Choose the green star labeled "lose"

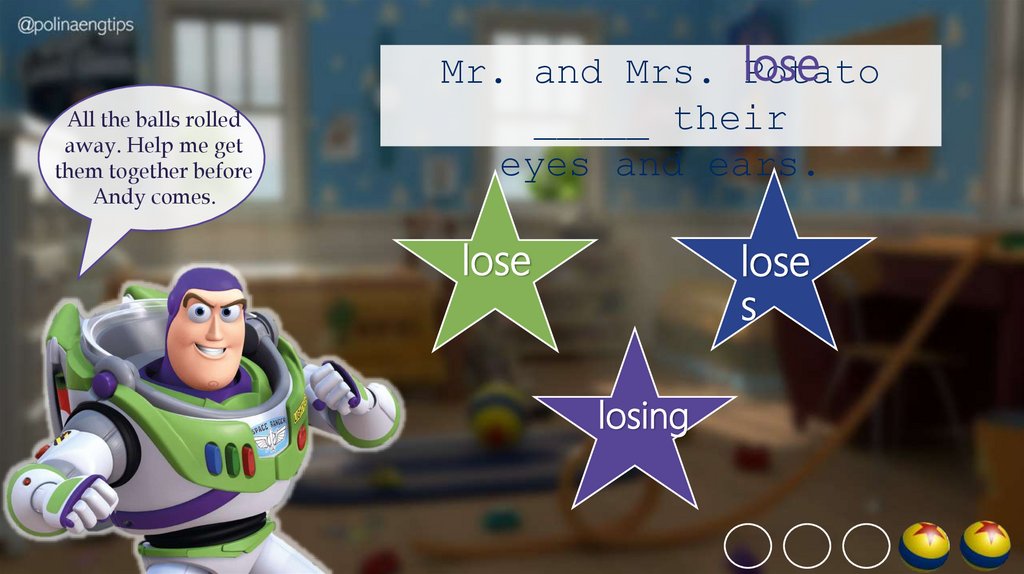click(x=496, y=262)
